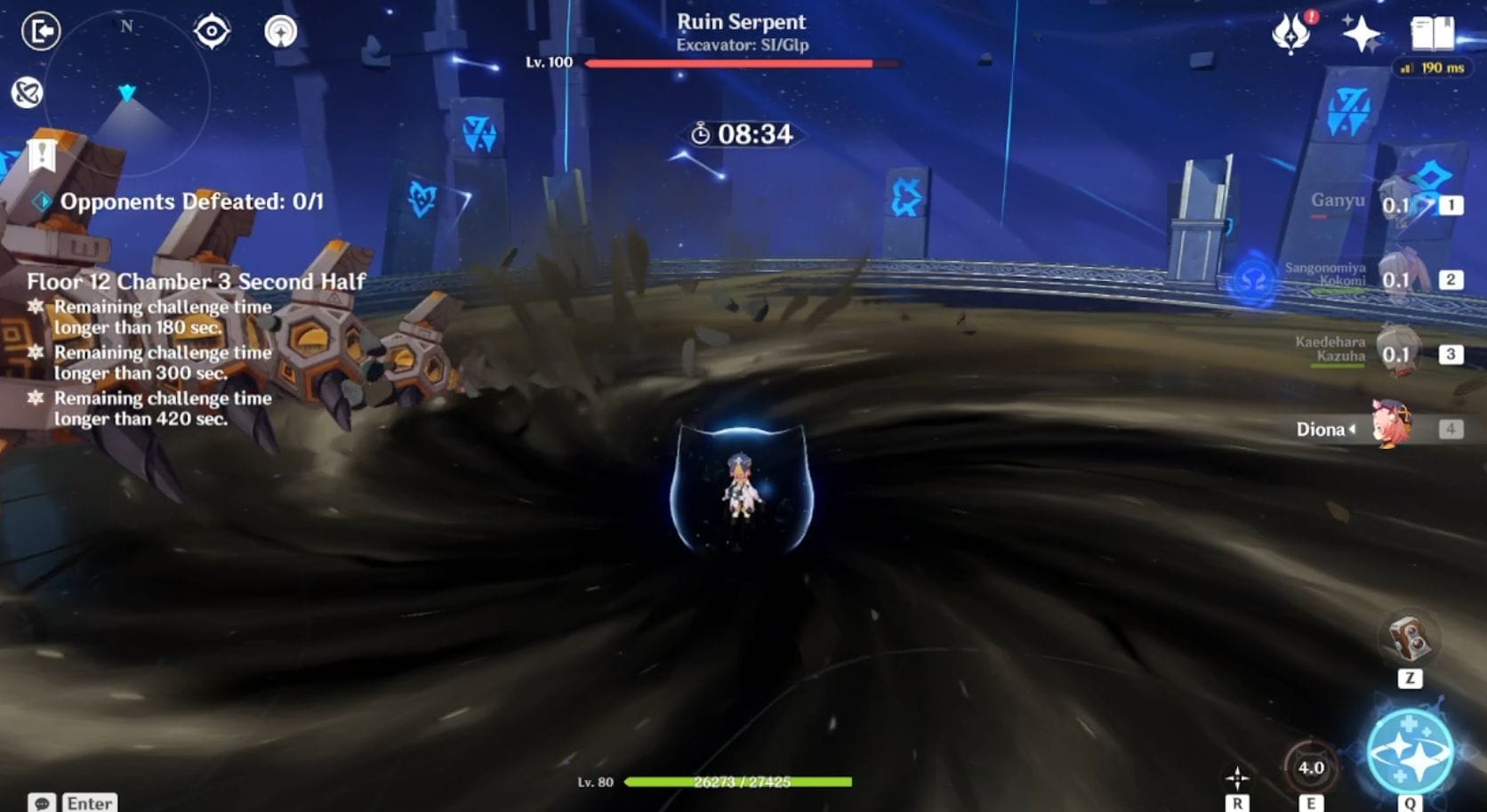Screen dimensions: 1487x812
Task: Open the Adventurer Handbook book icon
Action: (1431, 32)
